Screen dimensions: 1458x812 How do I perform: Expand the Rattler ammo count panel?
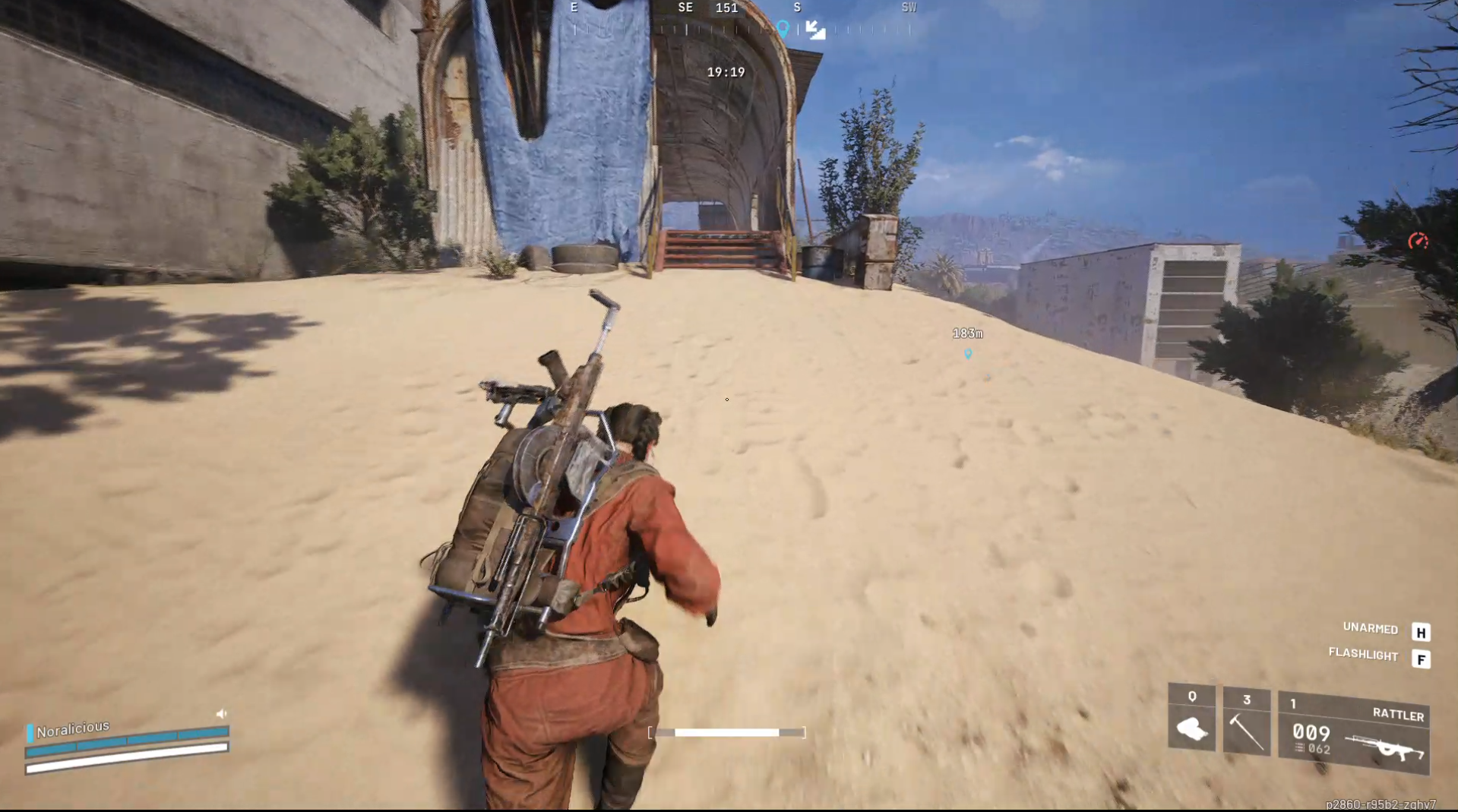pyautogui.click(x=1311, y=733)
